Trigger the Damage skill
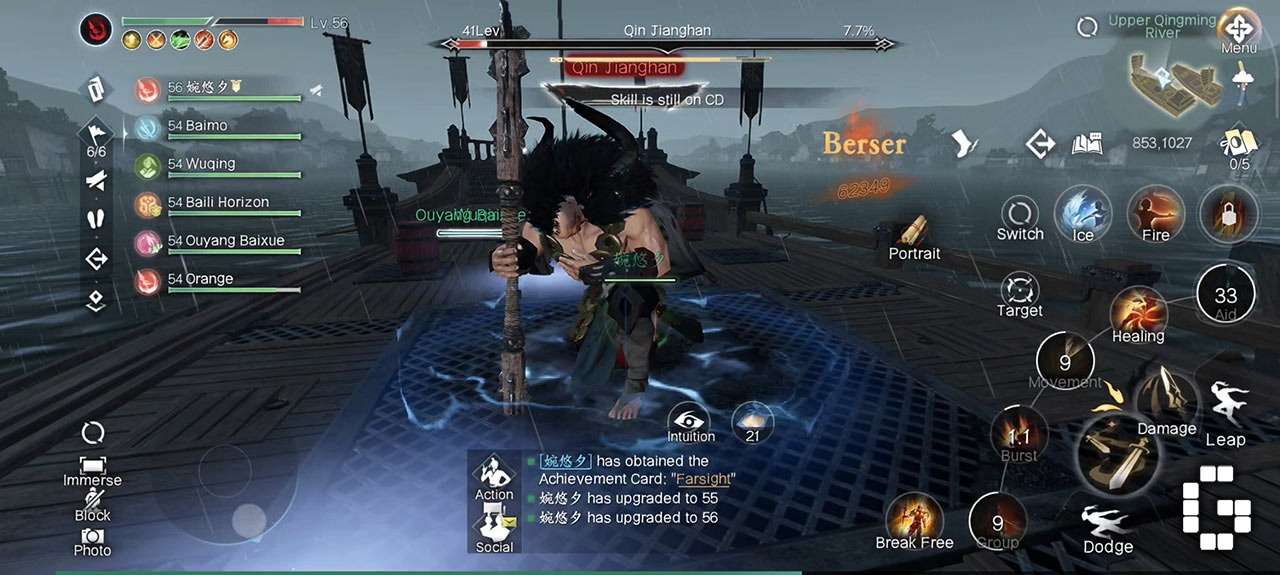Viewport: 1280px width, 575px height. 1165,398
